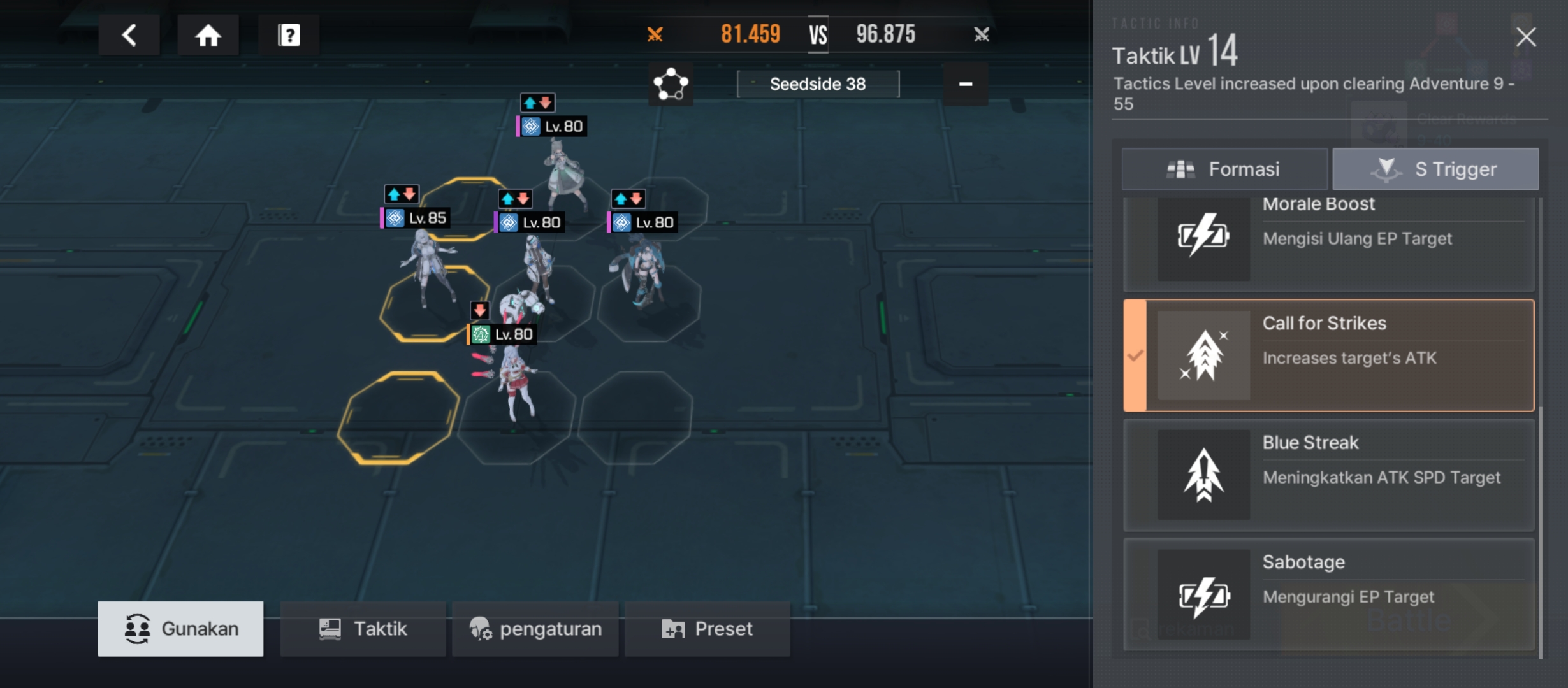Pick the Blue Streak trigger
Viewport: 1568px width, 688px height.
1329,475
